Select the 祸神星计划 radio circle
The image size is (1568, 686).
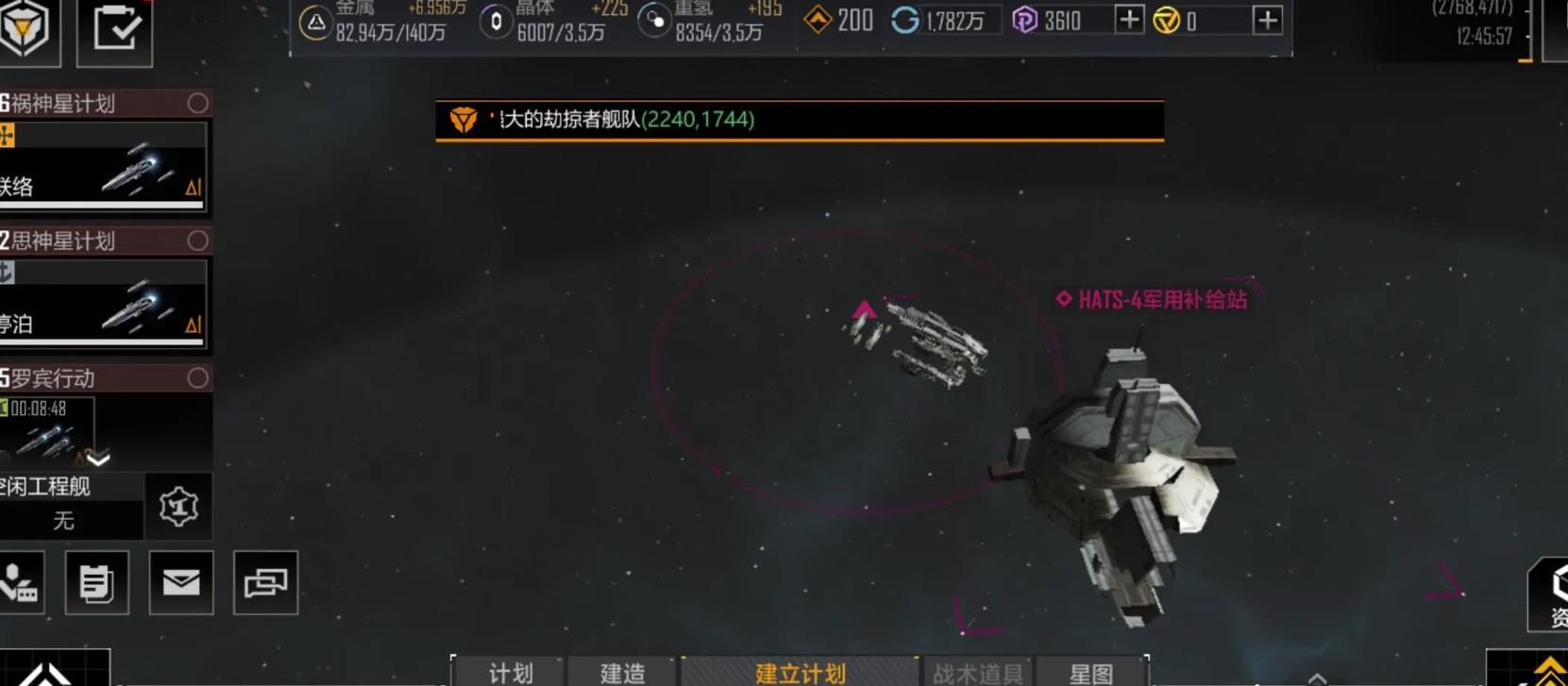[198, 104]
